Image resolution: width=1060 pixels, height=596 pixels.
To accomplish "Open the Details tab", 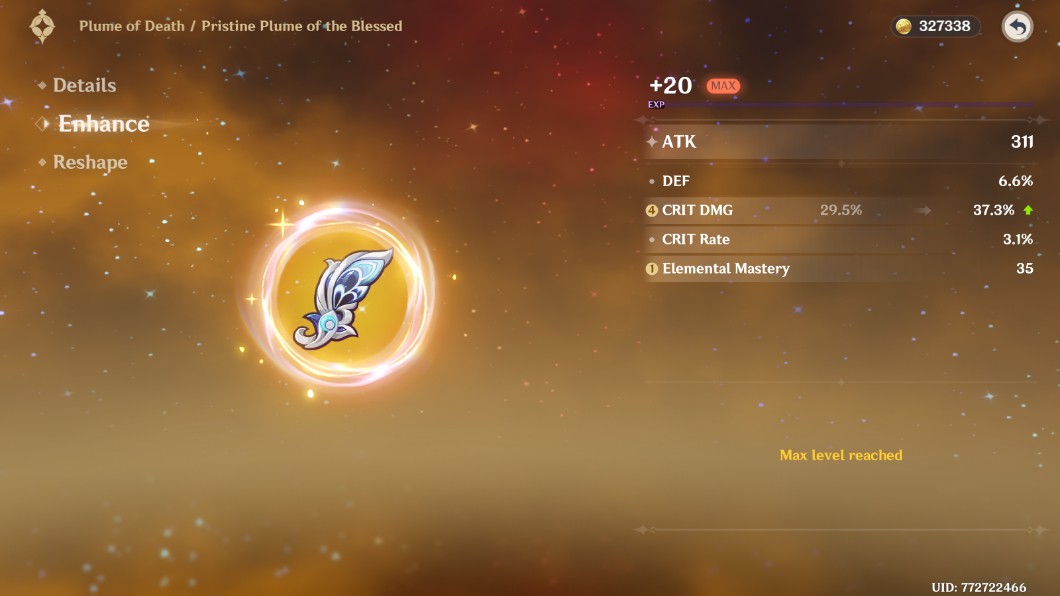I will pyautogui.click(x=84, y=86).
